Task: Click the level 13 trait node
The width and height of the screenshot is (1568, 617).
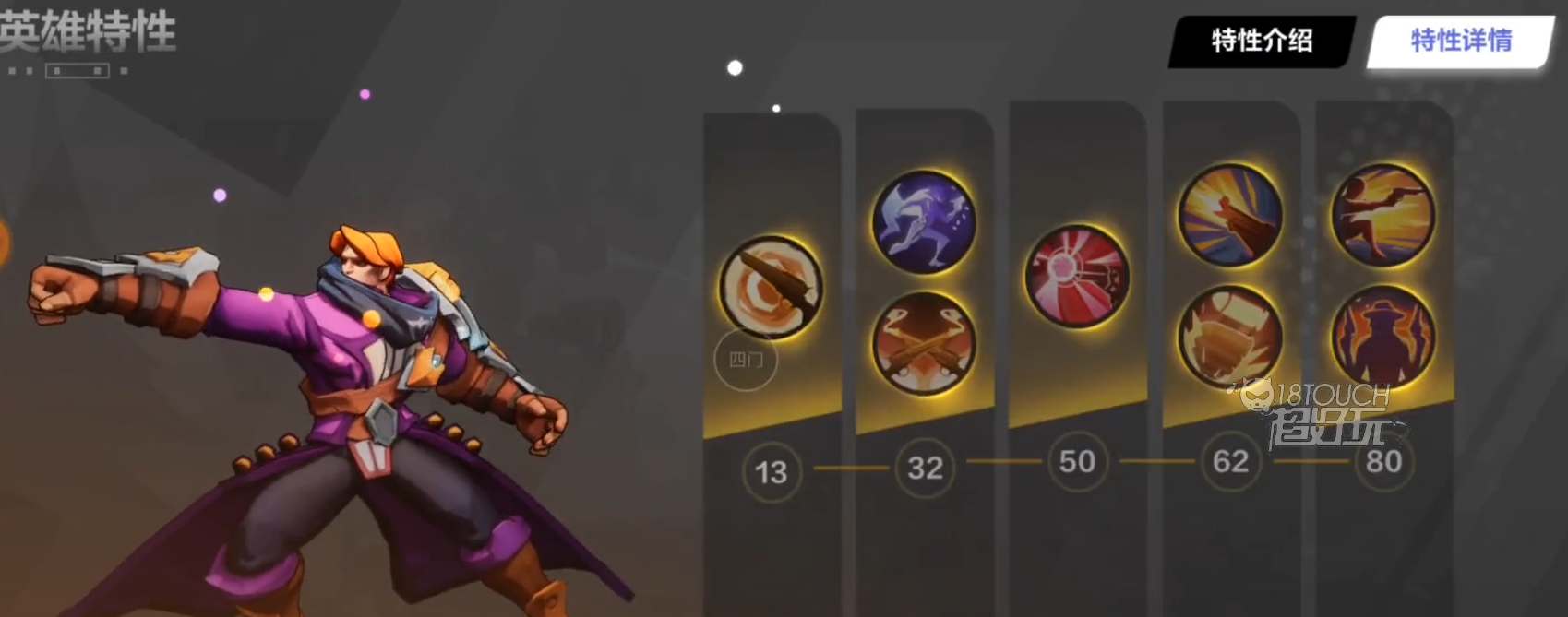Action: 771,472
